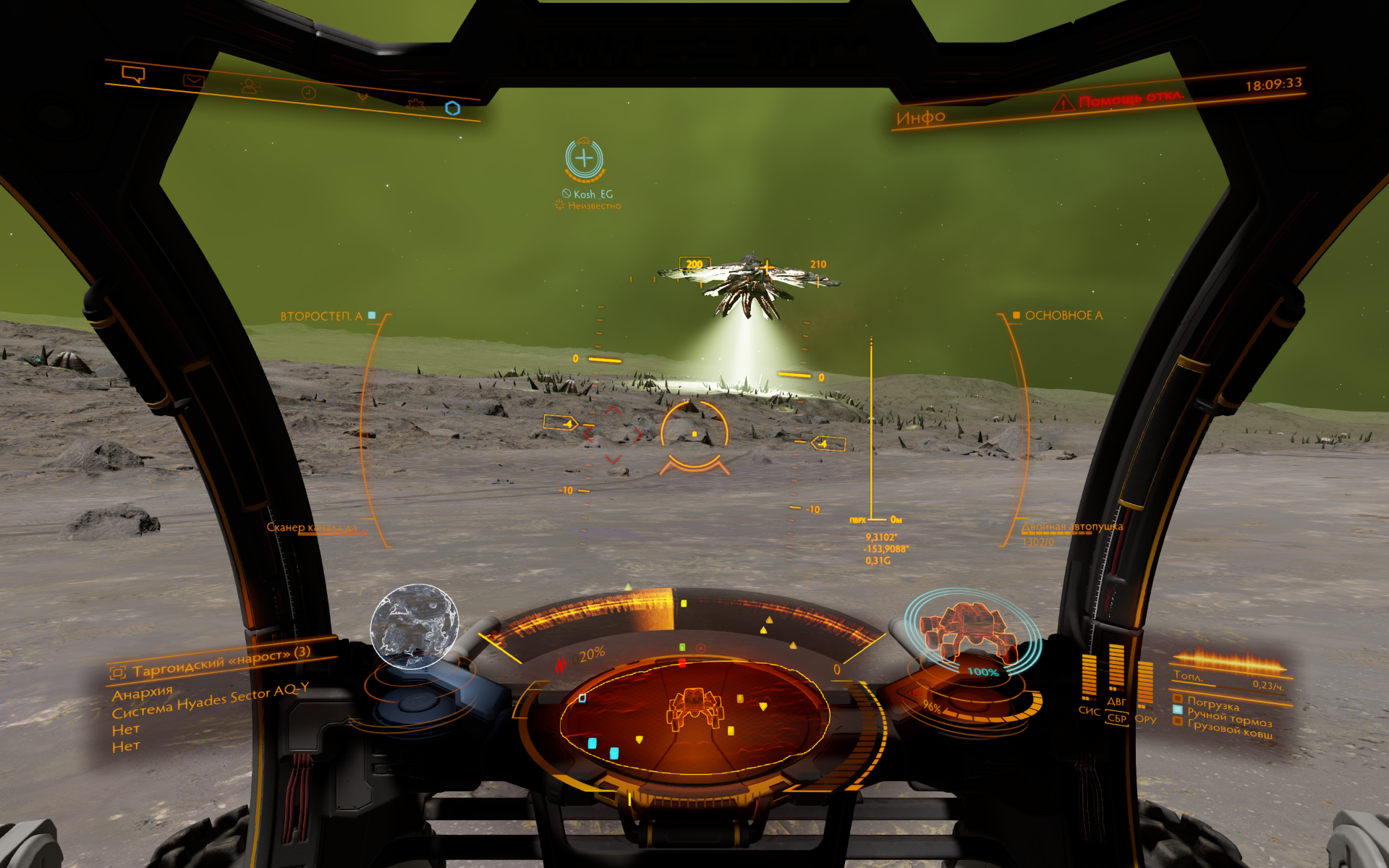Viewport: 1389px width, 868px height.
Task: Click the СБР power reset label
Action: click(1117, 718)
